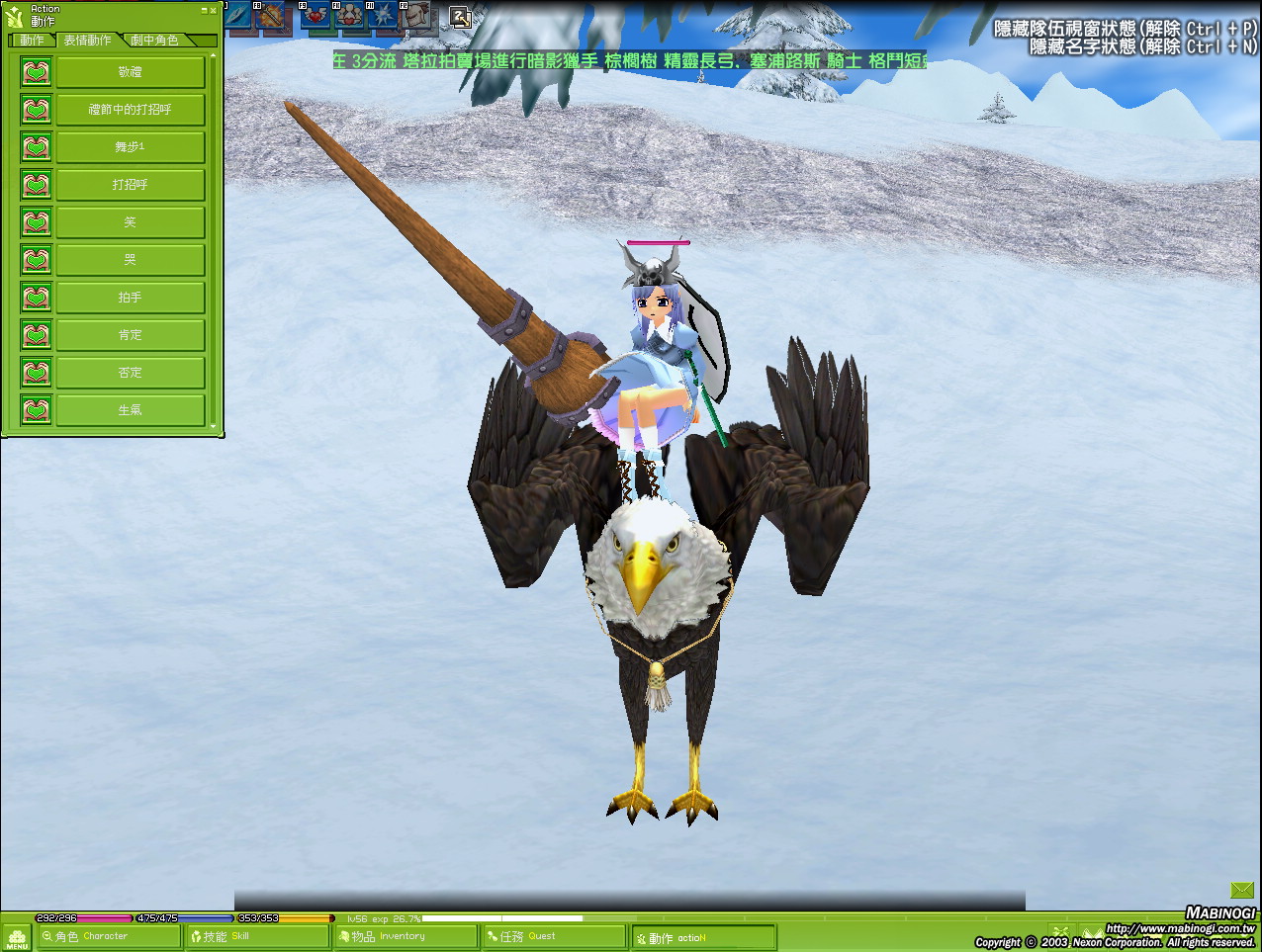Trigger the 舞步1 dance emote
The height and width of the screenshot is (952, 1262).
click(x=130, y=147)
